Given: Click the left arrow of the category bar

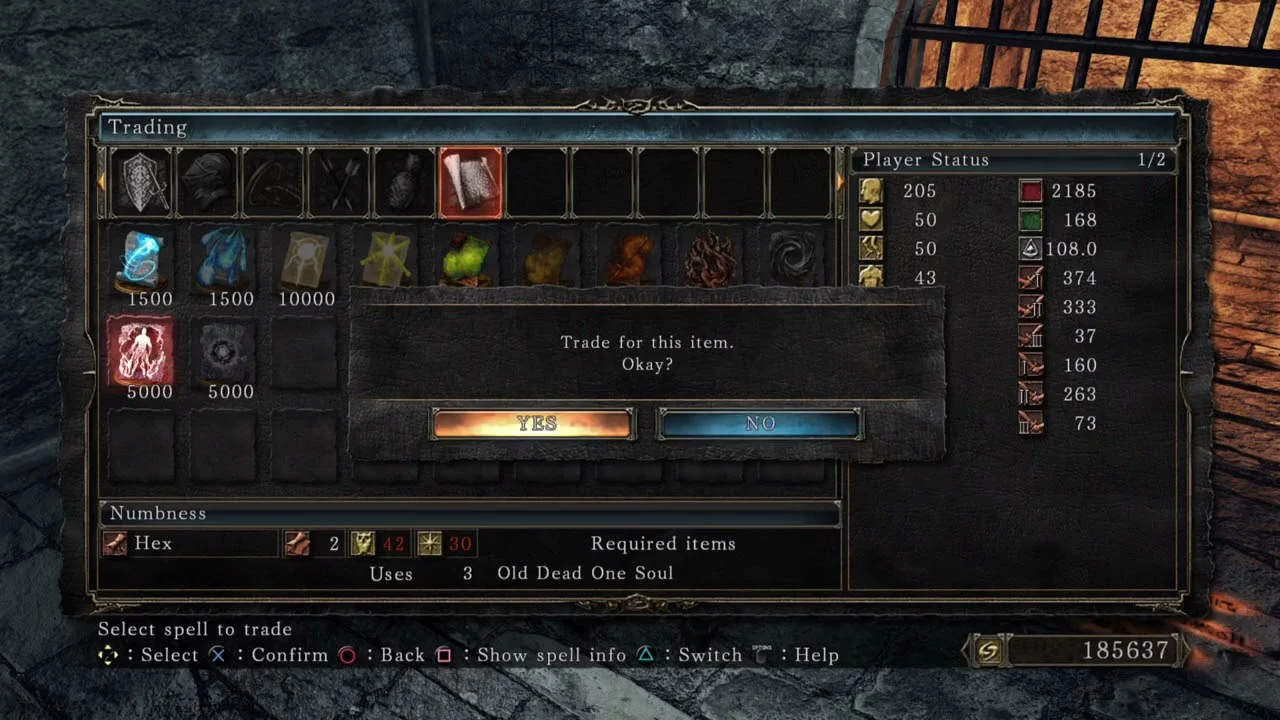Looking at the screenshot, I should pyautogui.click(x=102, y=182).
